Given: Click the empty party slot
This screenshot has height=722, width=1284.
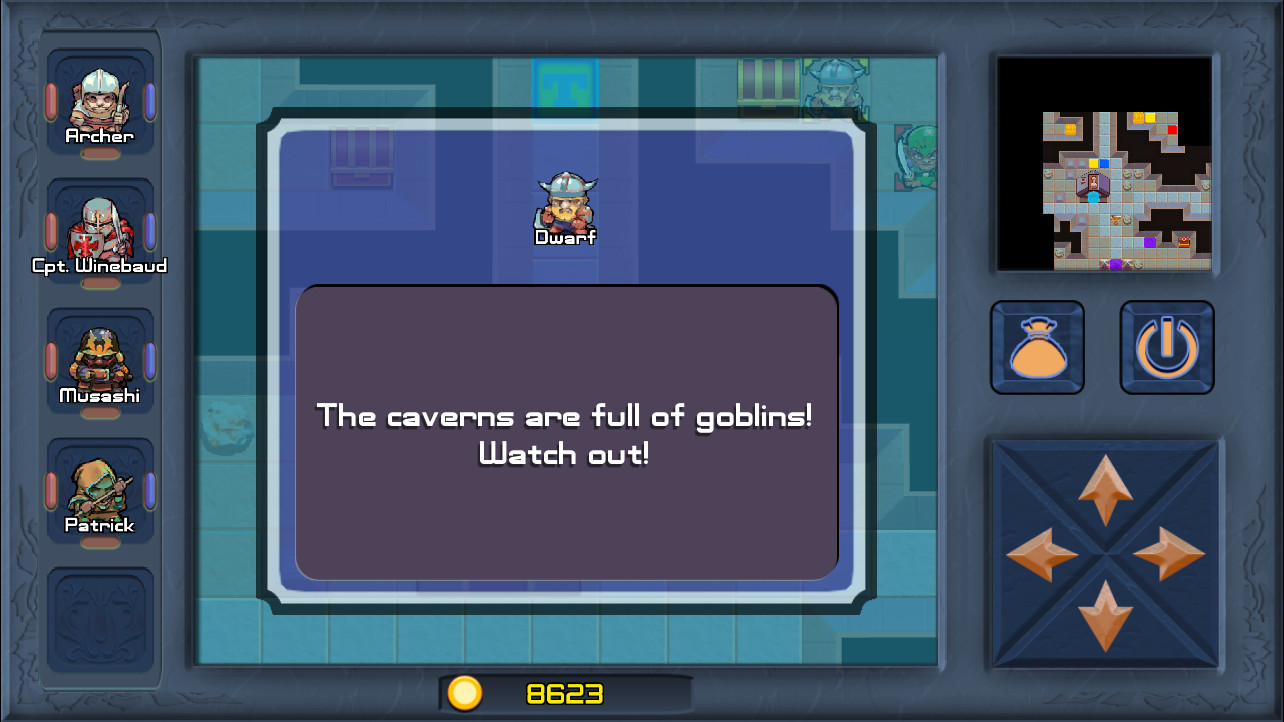Looking at the screenshot, I should [x=99, y=620].
